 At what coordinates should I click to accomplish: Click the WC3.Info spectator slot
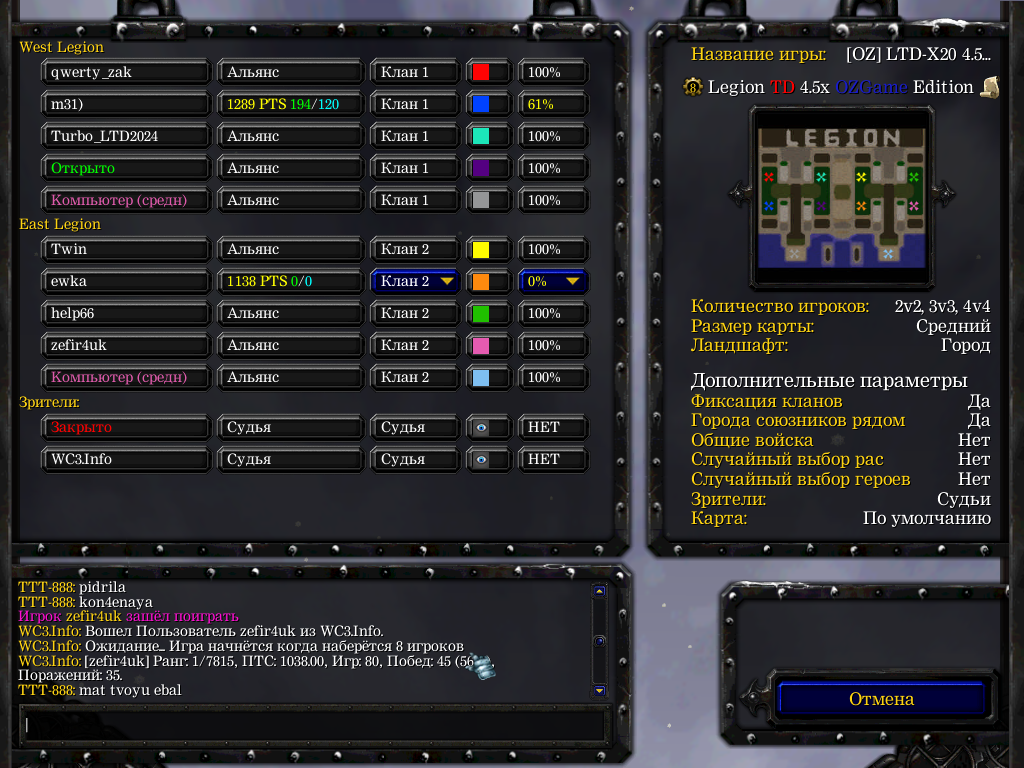point(126,459)
